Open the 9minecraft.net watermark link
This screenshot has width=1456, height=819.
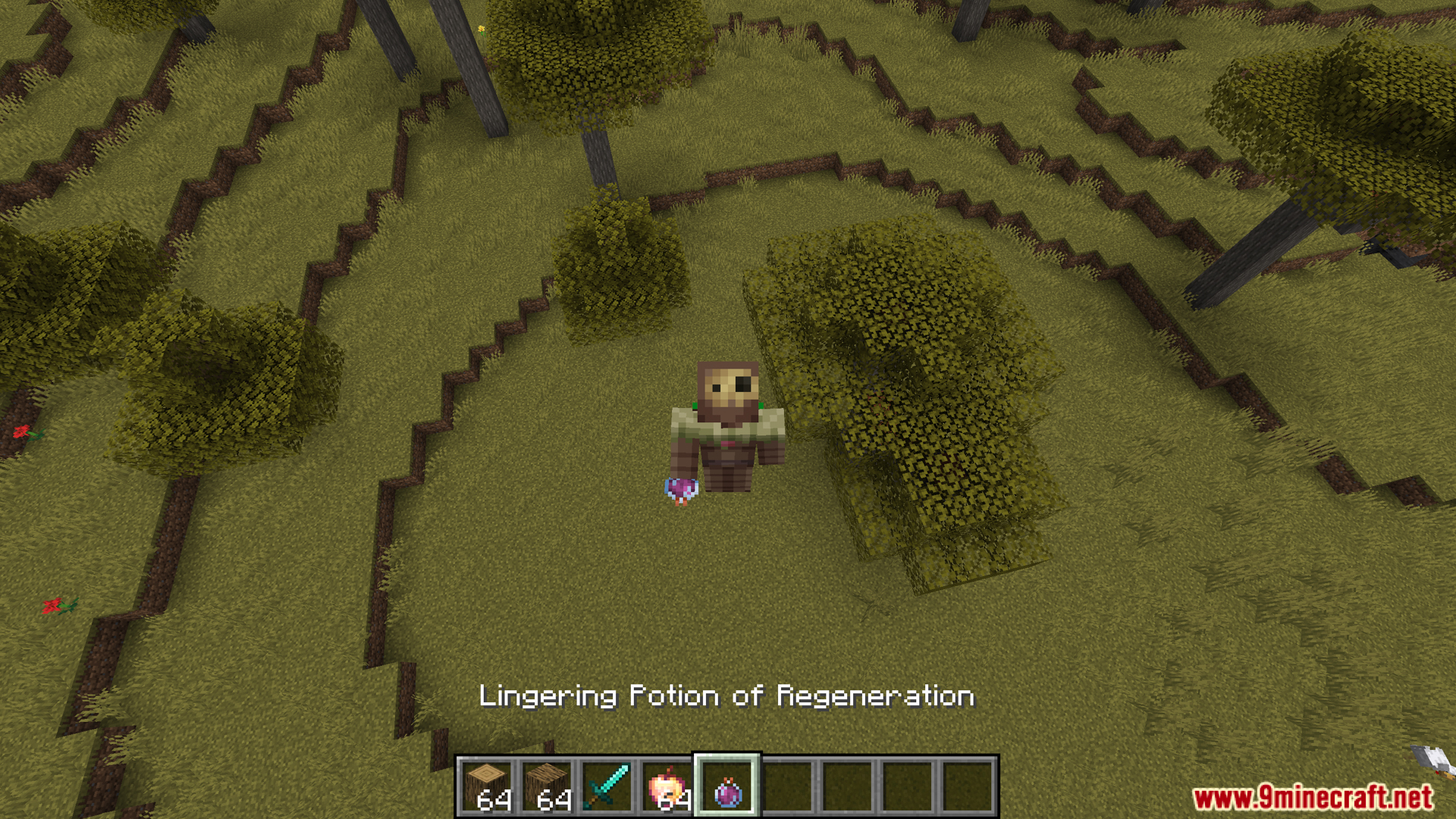point(1313,798)
